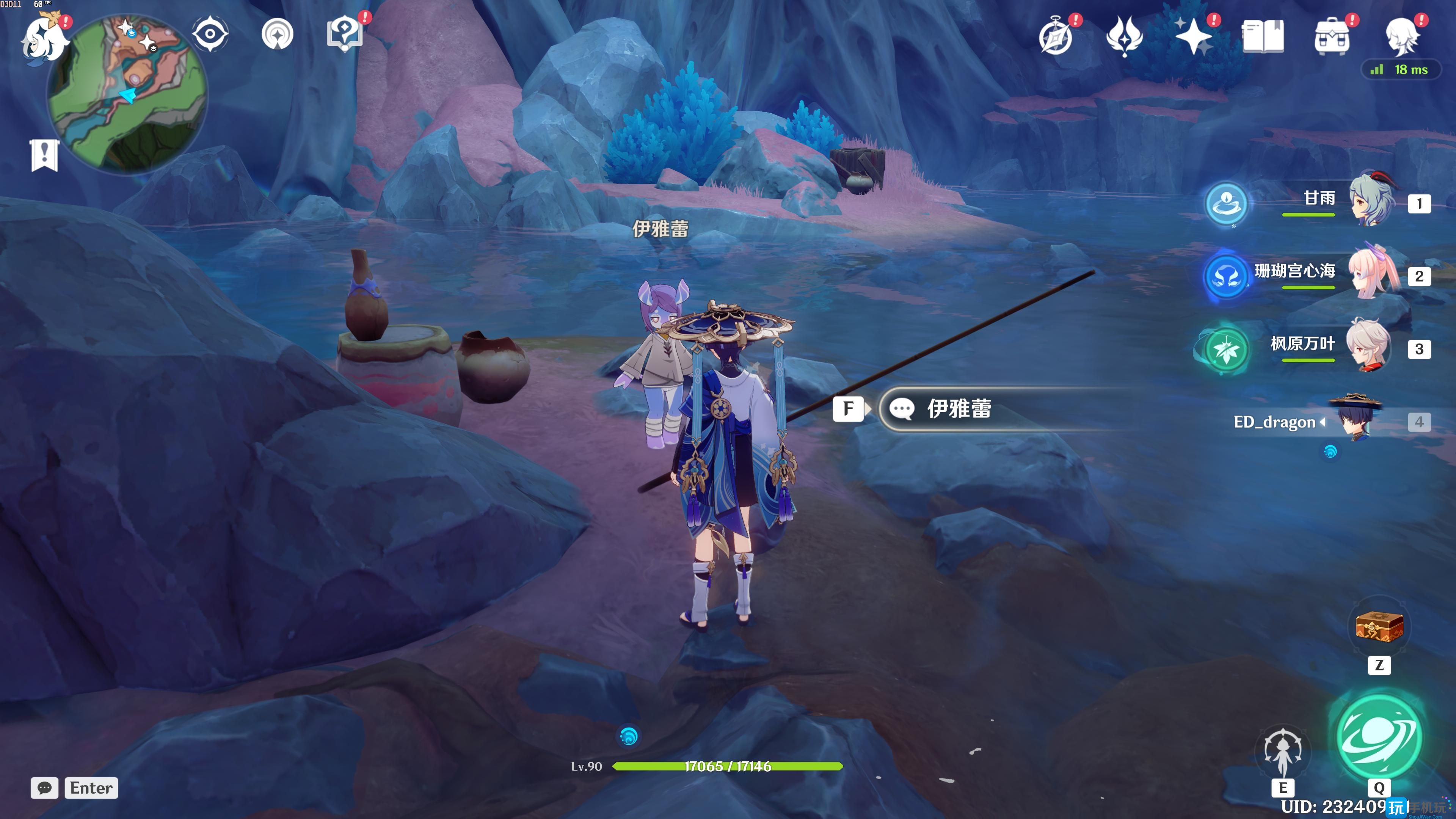Open the circular minimap
The width and height of the screenshot is (1456, 819).
(128, 93)
